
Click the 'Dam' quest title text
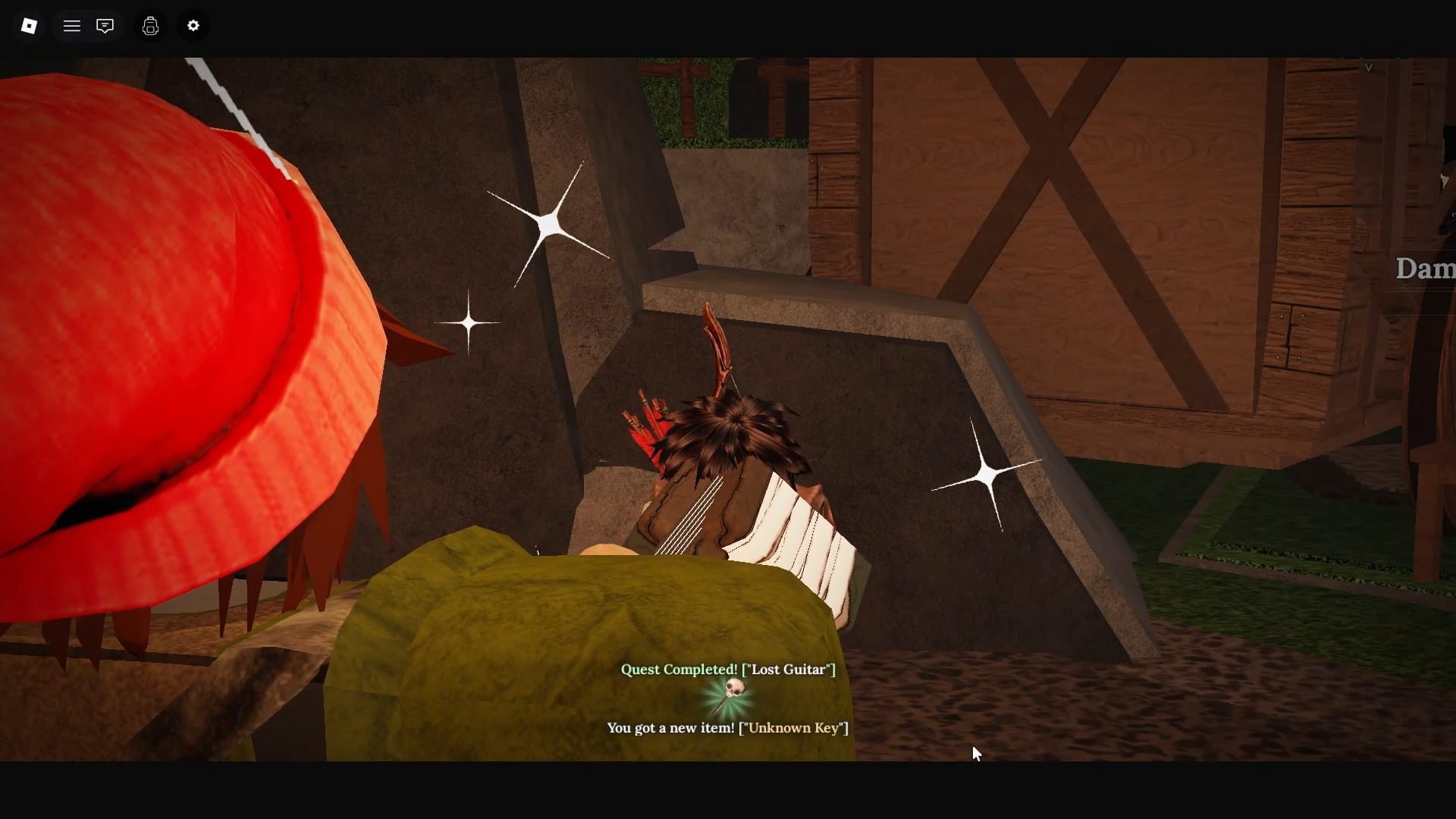[1424, 268]
